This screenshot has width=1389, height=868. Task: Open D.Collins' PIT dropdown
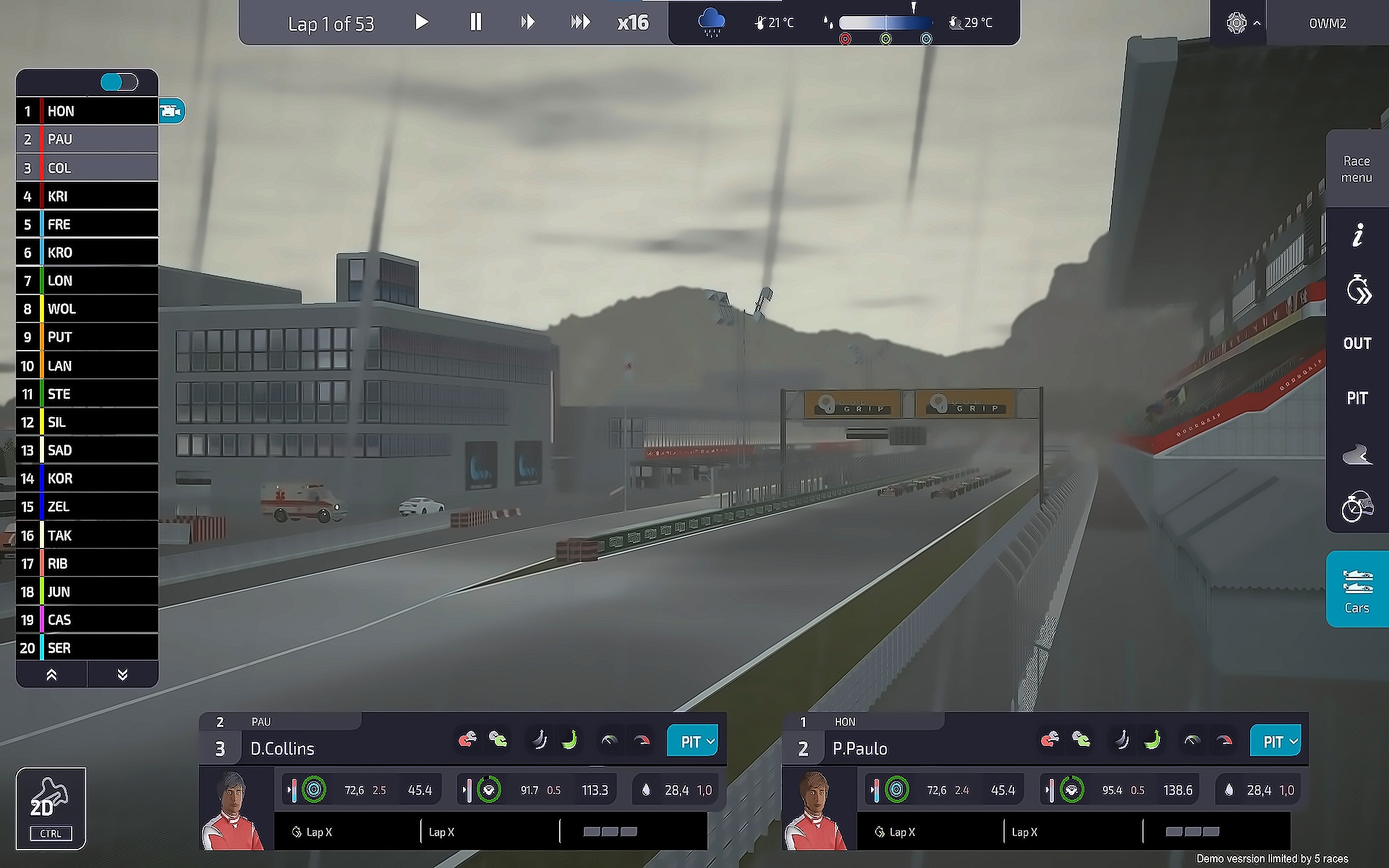pyautogui.click(x=693, y=741)
